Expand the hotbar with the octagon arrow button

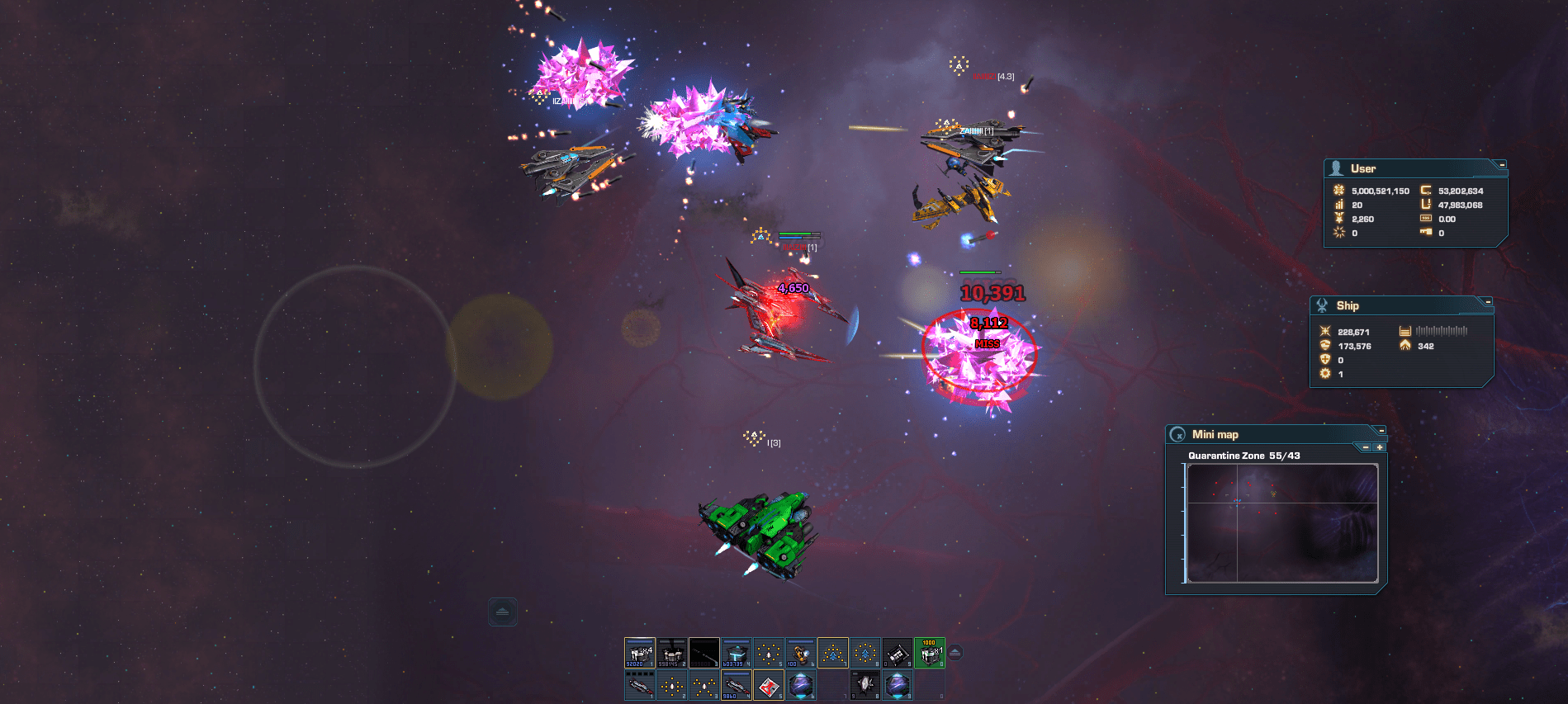tap(955, 653)
